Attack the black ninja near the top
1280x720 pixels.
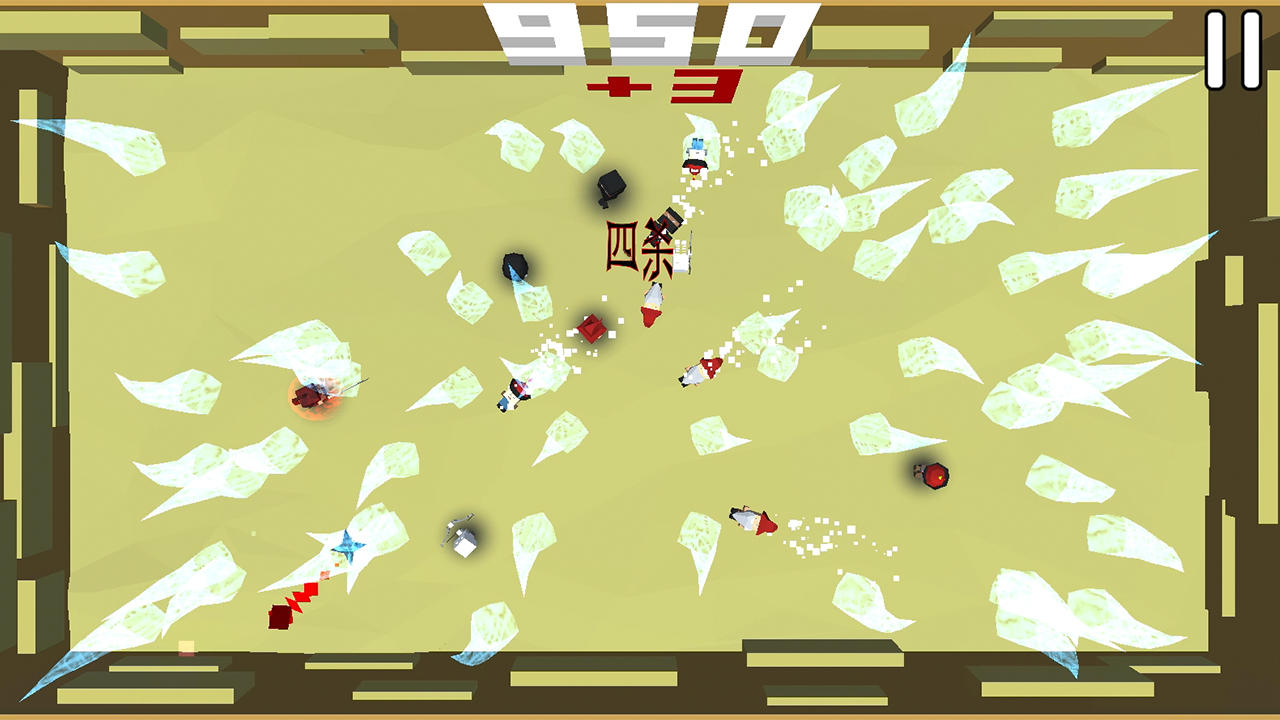click(x=610, y=185)
